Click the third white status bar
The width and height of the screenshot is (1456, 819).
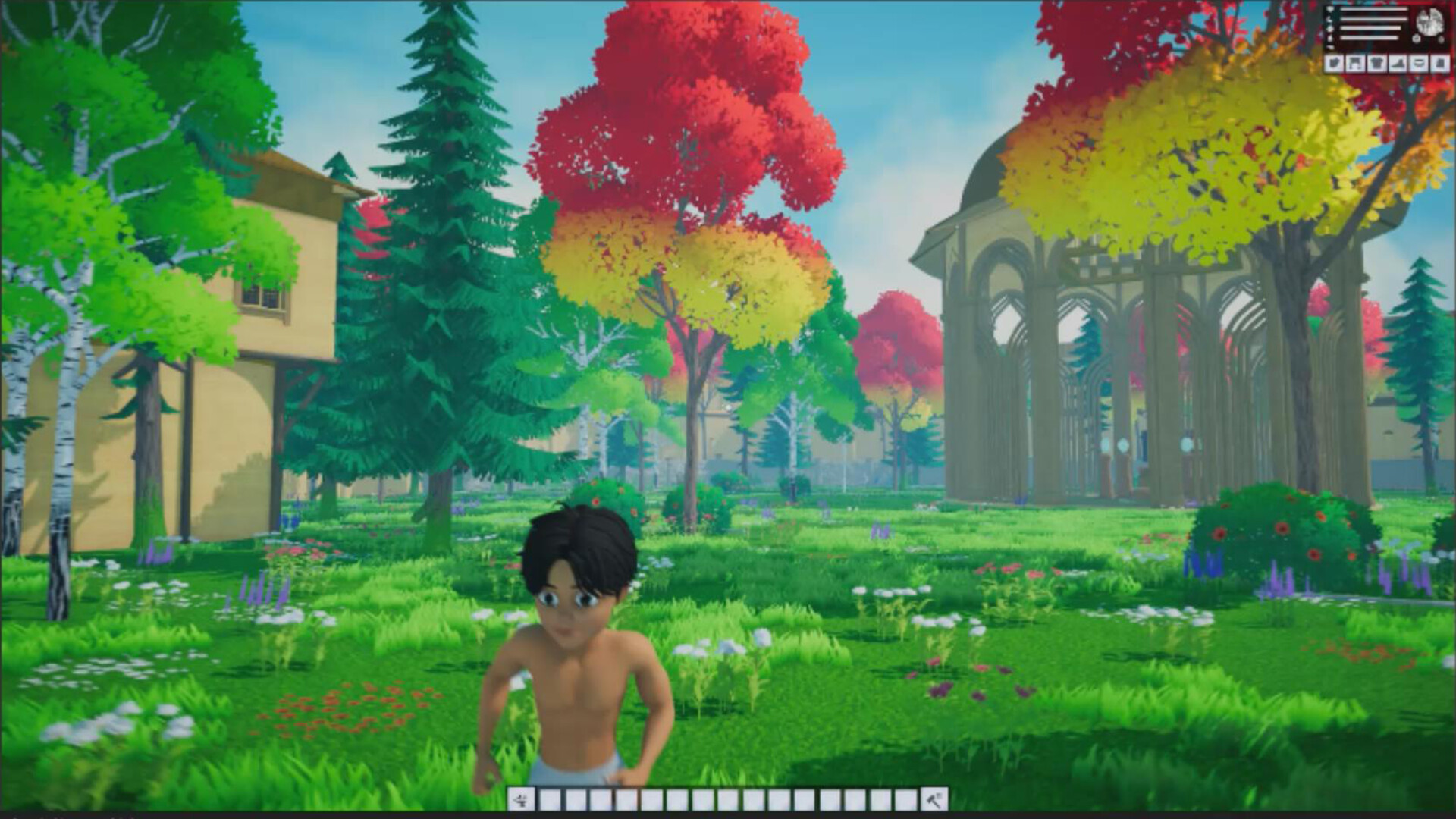pos(1371,28)
